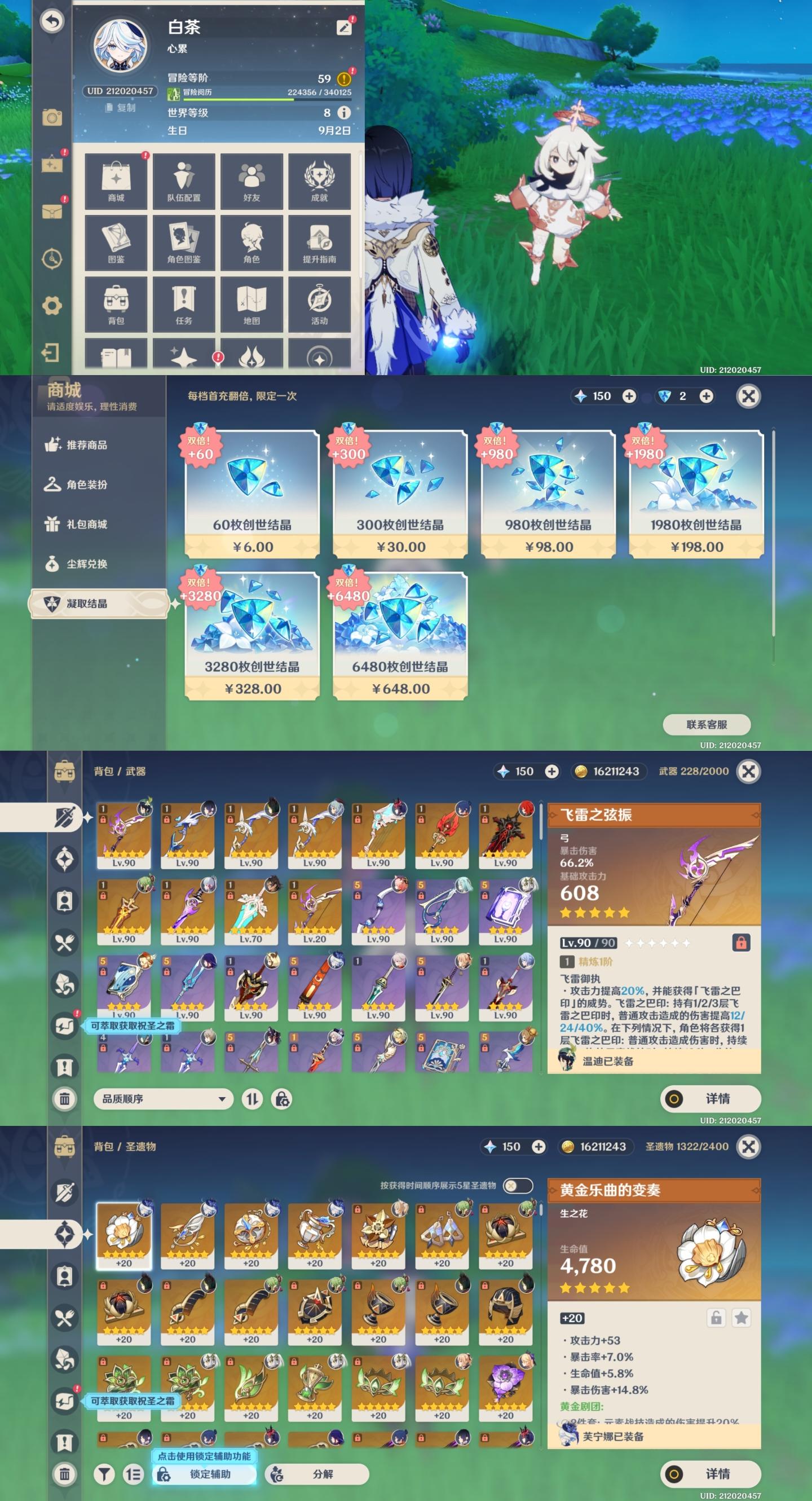The image size is (812, 1501).
Task: Open settings with the gear icon
Action: click(52, 305)
